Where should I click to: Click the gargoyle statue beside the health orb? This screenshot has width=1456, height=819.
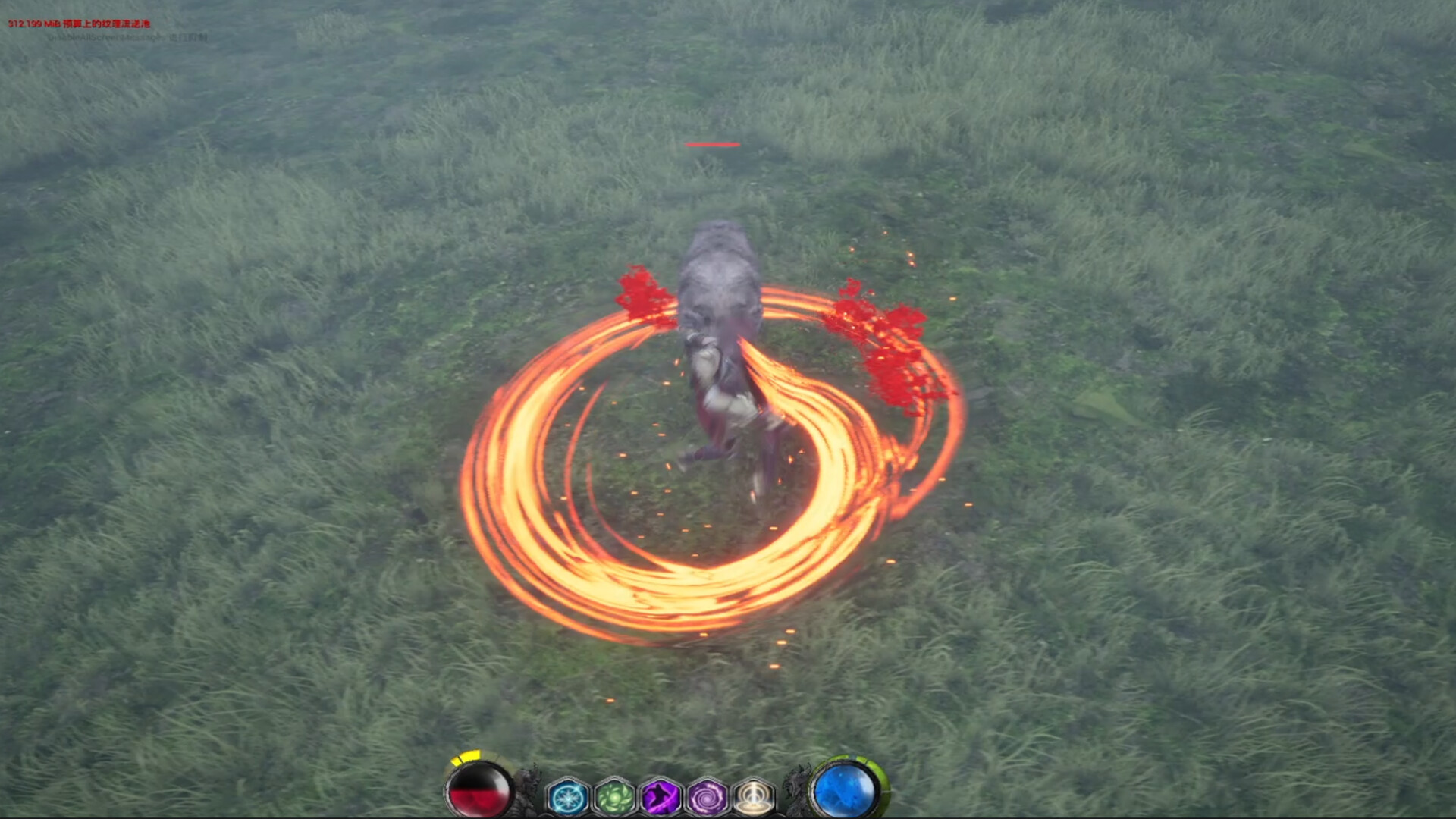[x=526, y=791]
